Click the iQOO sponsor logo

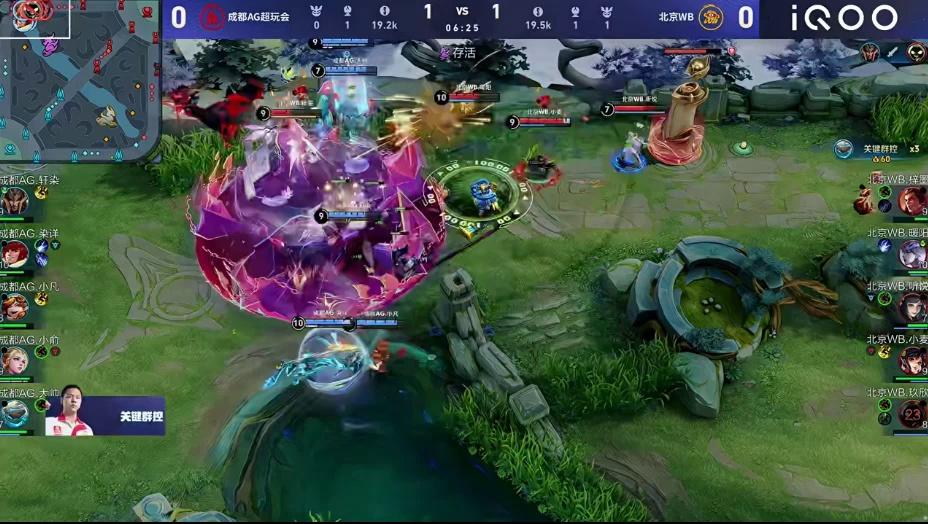click(x=844, y=18)
